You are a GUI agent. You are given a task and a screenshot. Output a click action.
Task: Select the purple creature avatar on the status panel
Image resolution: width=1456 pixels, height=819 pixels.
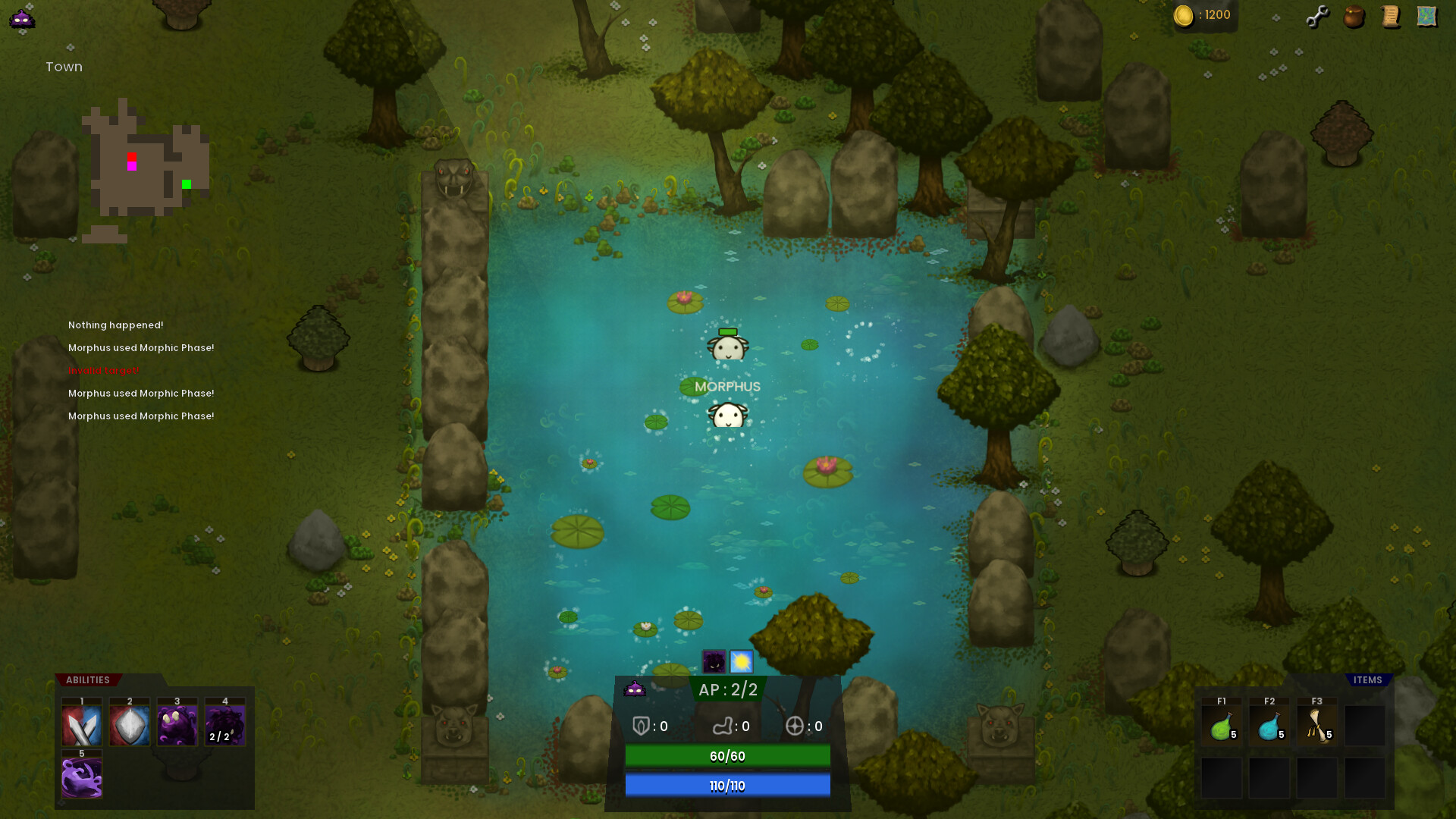(x=633, y=690)
